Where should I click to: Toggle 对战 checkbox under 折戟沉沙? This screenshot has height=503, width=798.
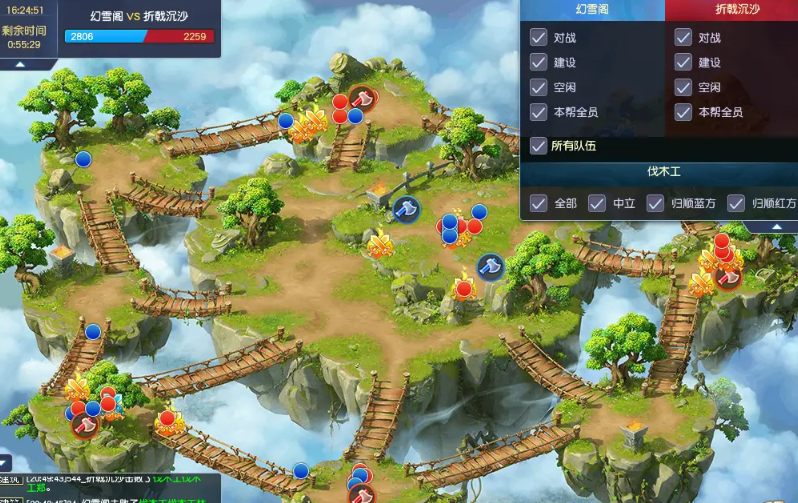pos(683,38)
